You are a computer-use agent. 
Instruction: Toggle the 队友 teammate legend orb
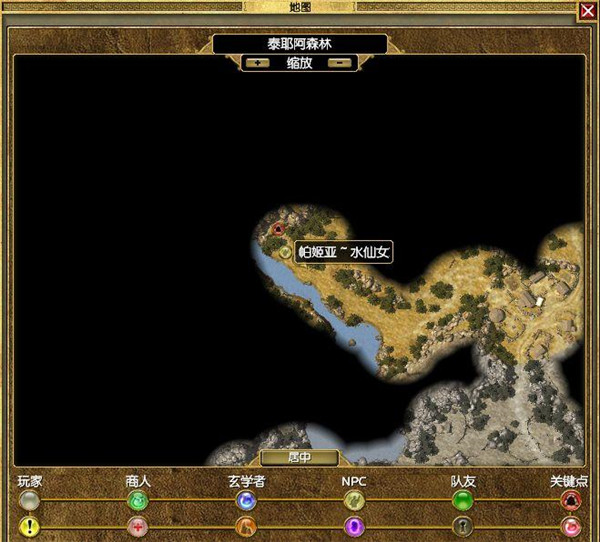point(462,500)
